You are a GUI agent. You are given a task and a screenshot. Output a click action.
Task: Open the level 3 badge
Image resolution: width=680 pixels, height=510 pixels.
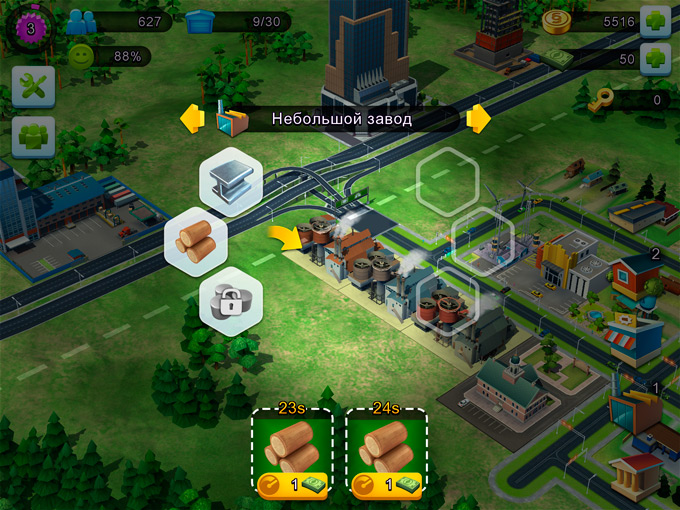tap(30, 28)
